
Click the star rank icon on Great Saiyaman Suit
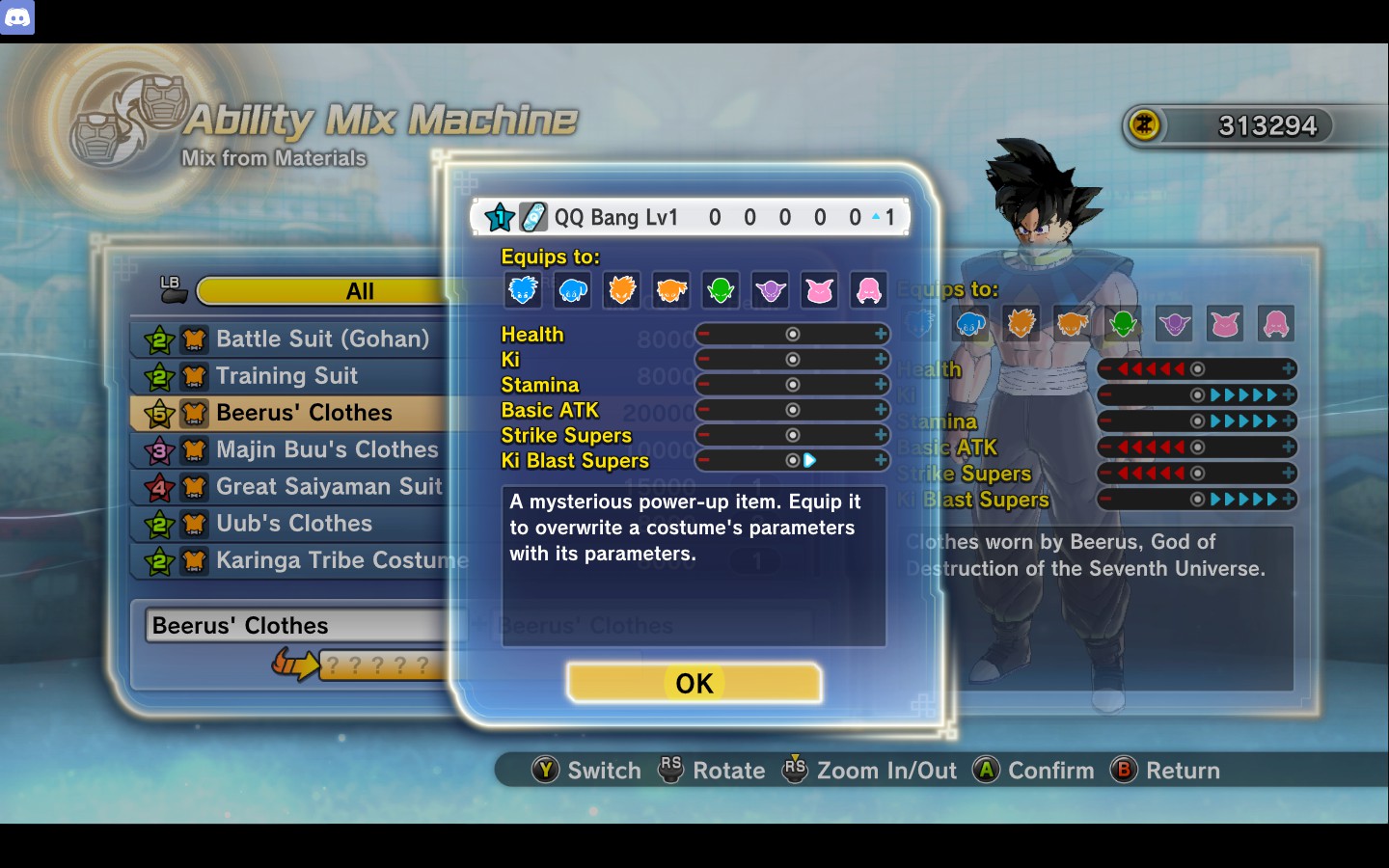pos(161,487)
